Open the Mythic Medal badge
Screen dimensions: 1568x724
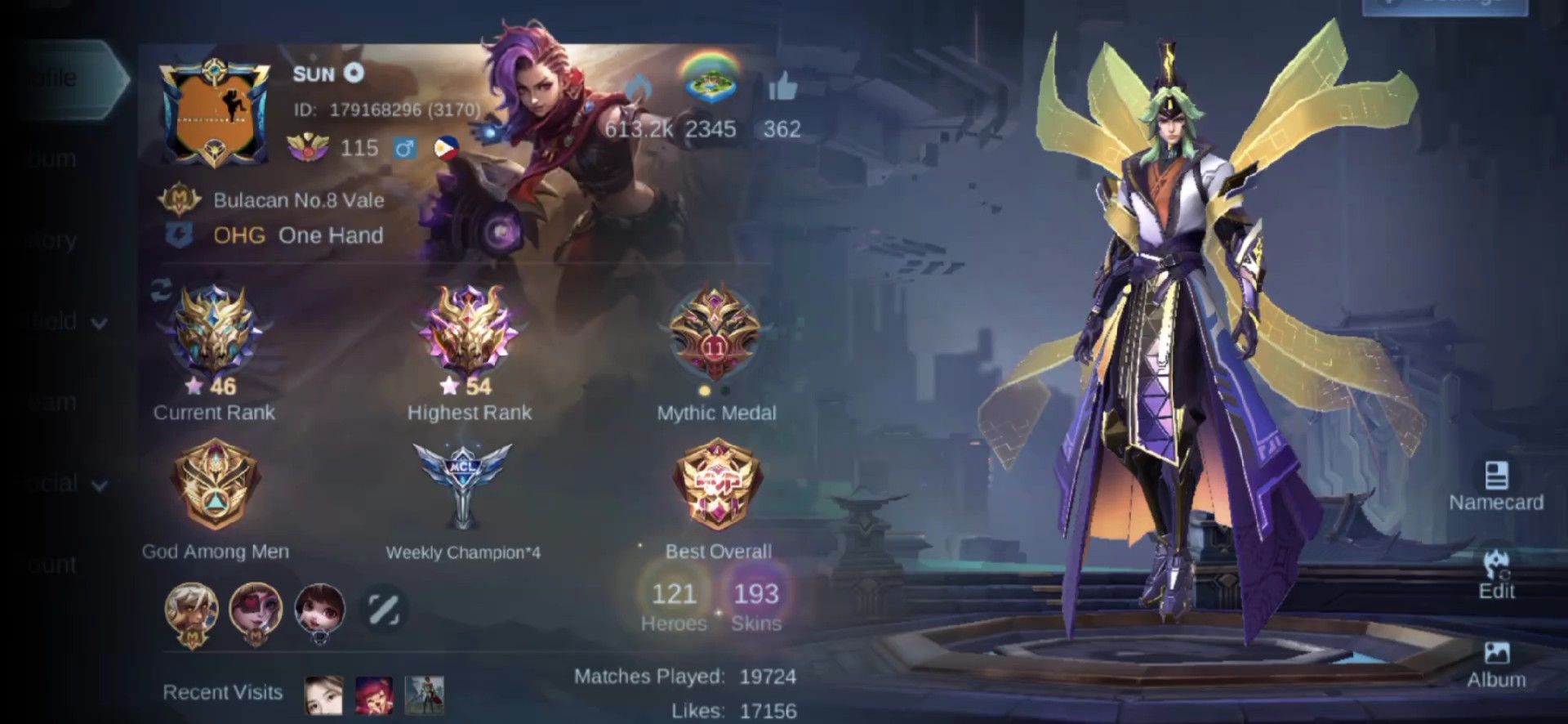pyautogui.click(x=715, y=334)
